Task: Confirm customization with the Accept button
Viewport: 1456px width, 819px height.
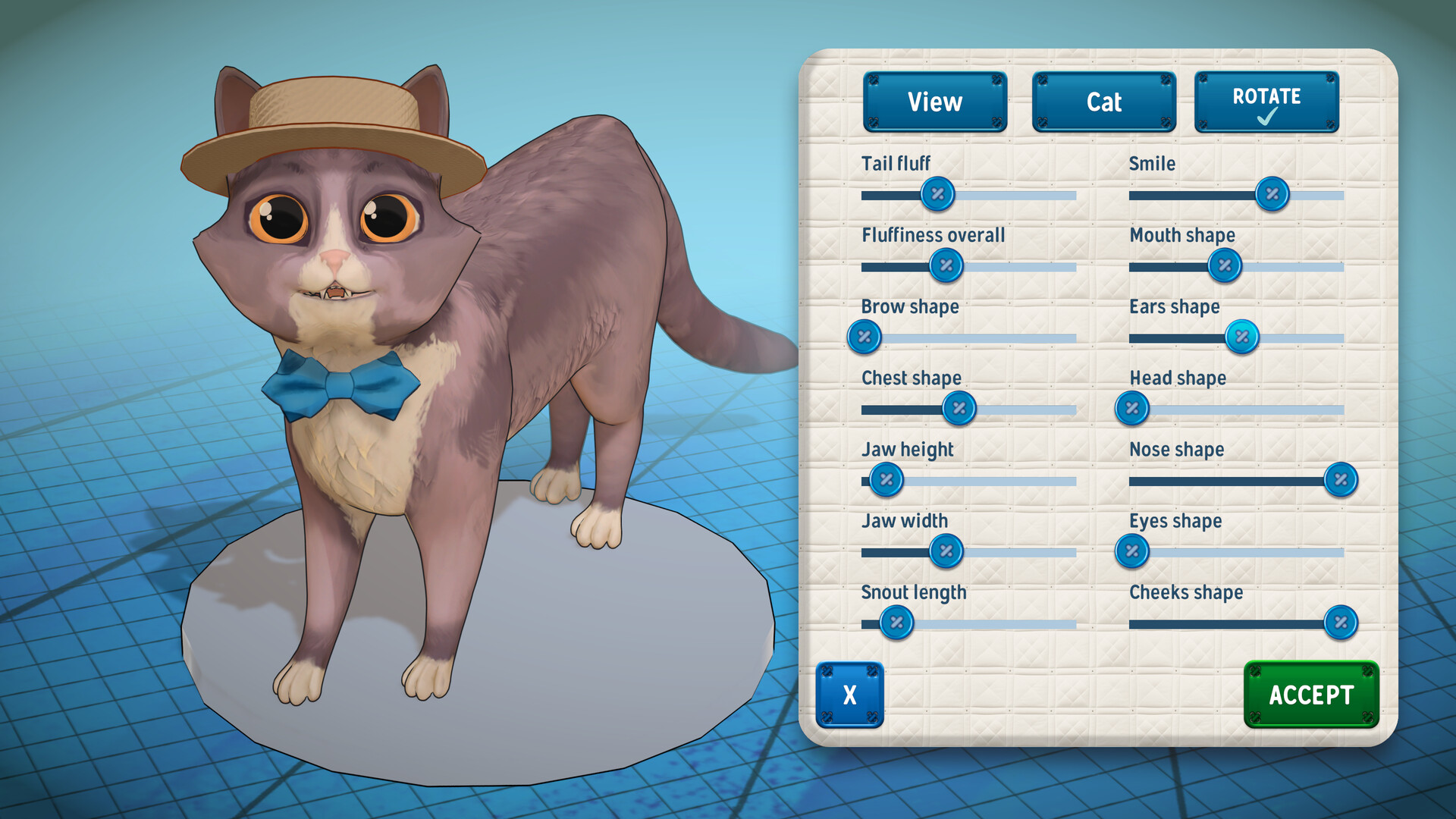Action: point(1311,694)
